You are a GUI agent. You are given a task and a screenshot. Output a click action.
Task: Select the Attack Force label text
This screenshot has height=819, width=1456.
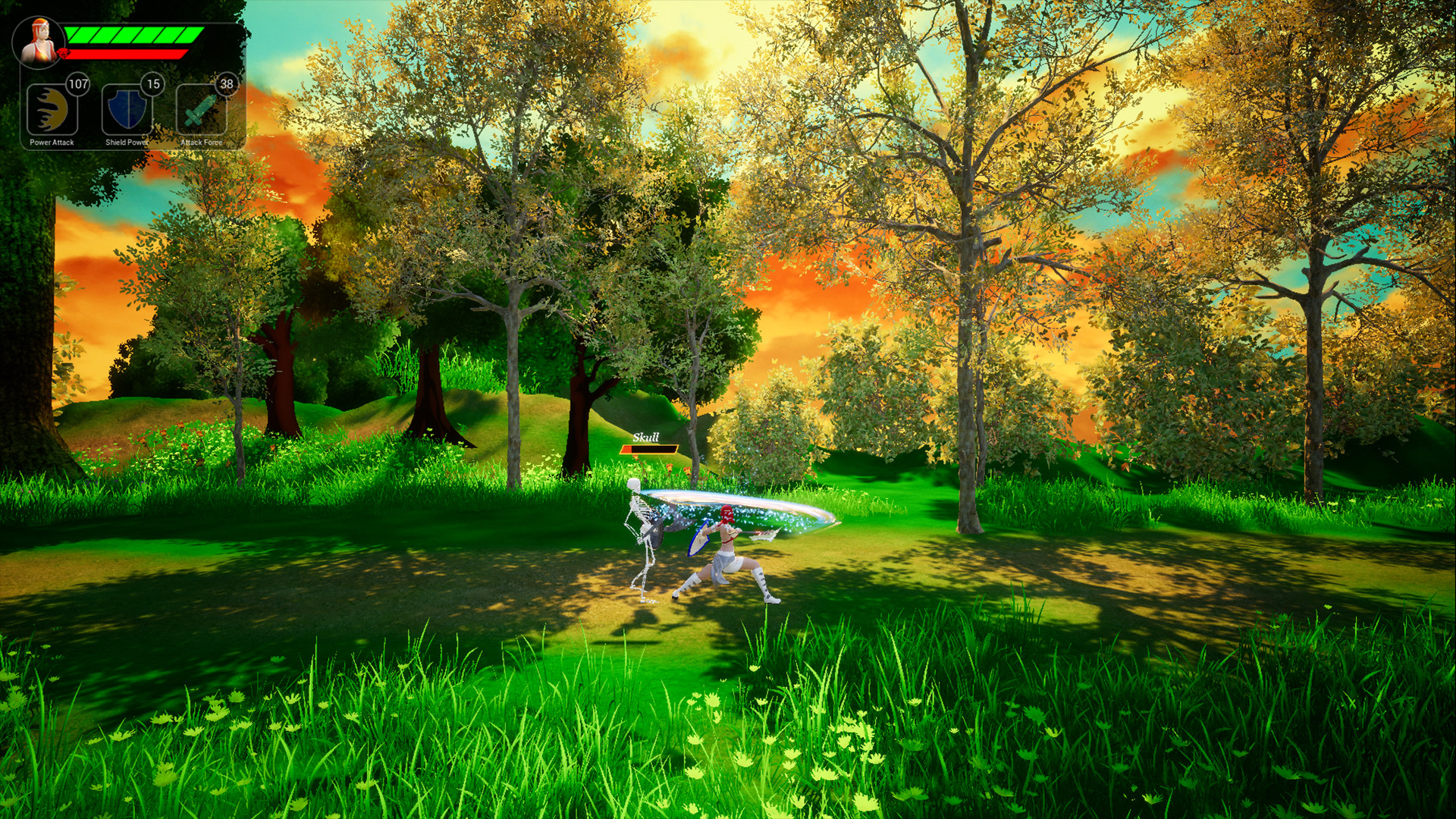(201, 140)
